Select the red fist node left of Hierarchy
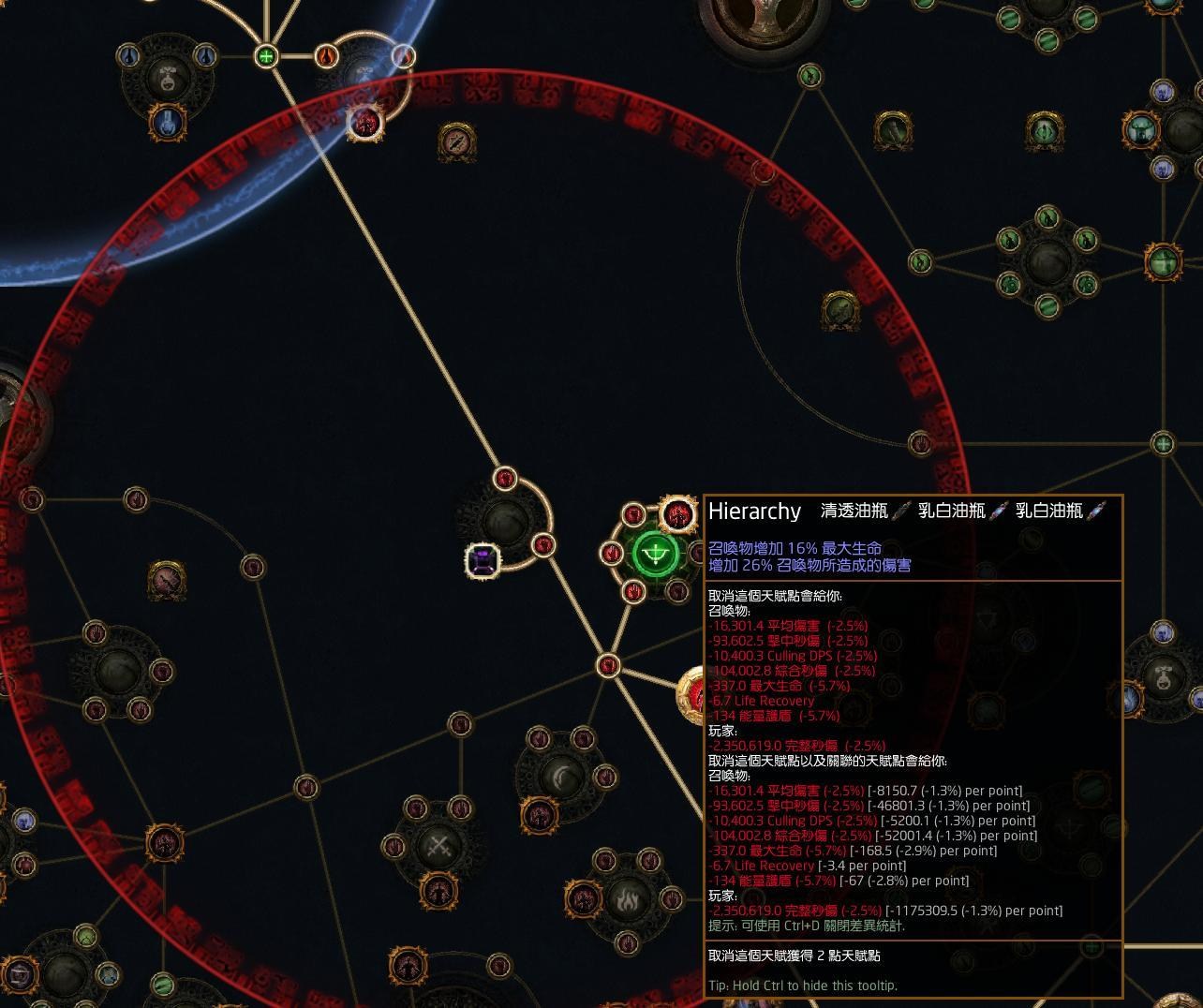Image resolution: width=1203 pixels, height=1008 pixels. coord(611,554)
